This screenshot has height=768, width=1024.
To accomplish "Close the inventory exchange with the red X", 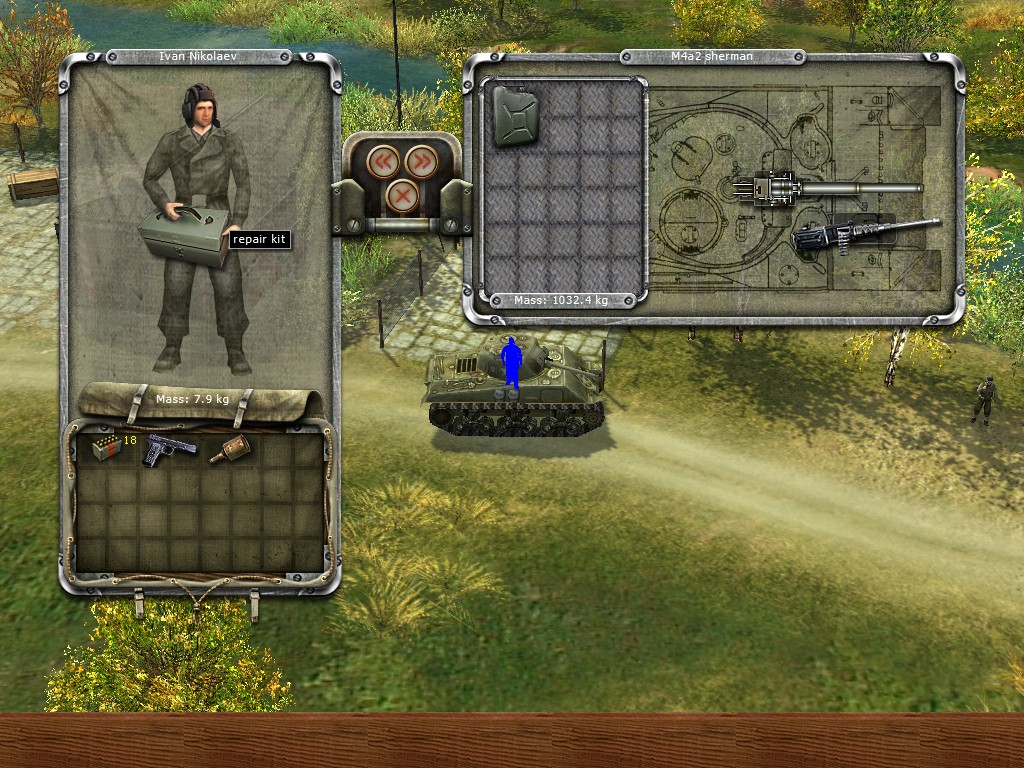I will pyautogui.click(x=402, y=194).
